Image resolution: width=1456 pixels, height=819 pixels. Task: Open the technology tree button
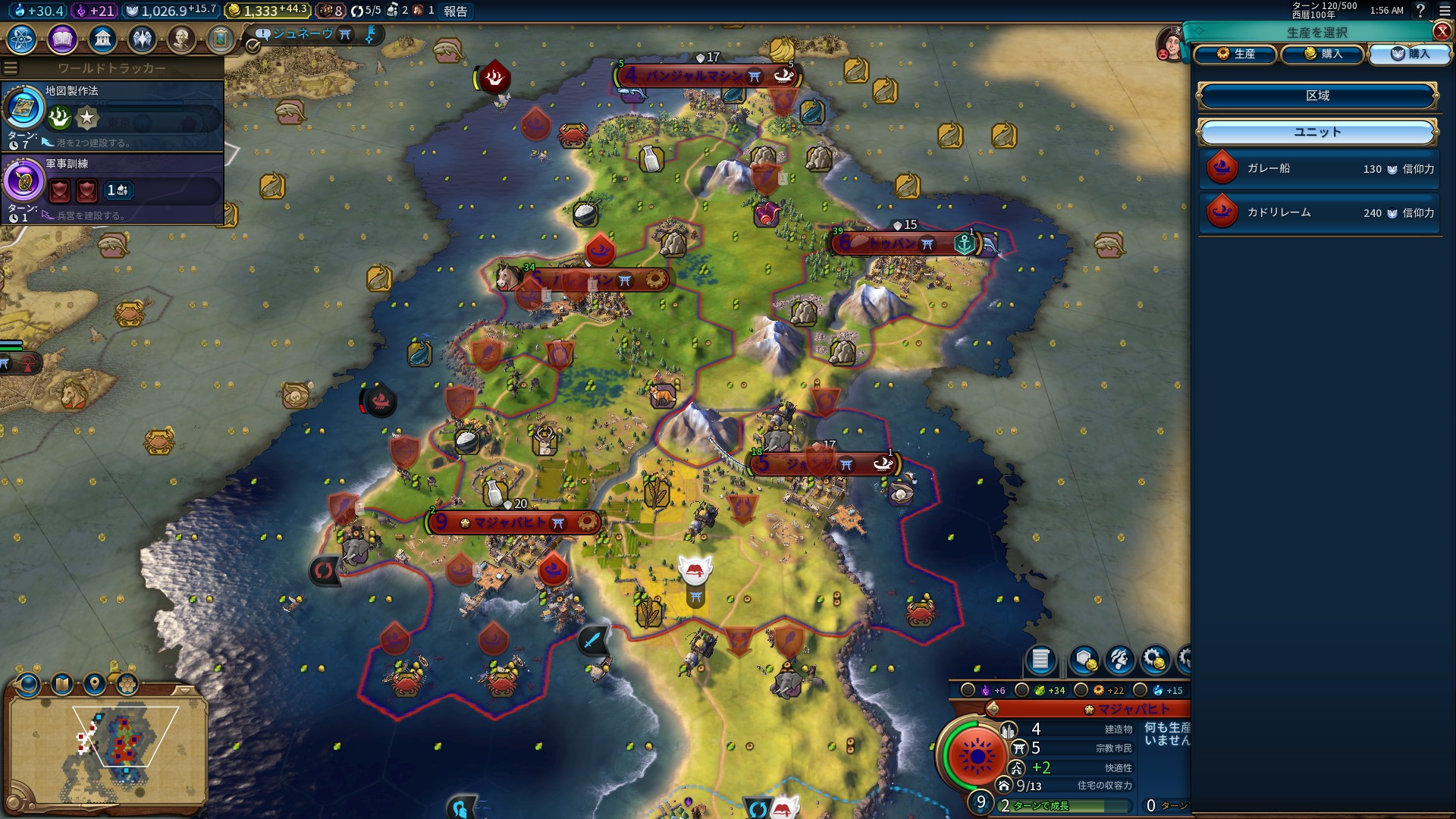coord(22,39)
